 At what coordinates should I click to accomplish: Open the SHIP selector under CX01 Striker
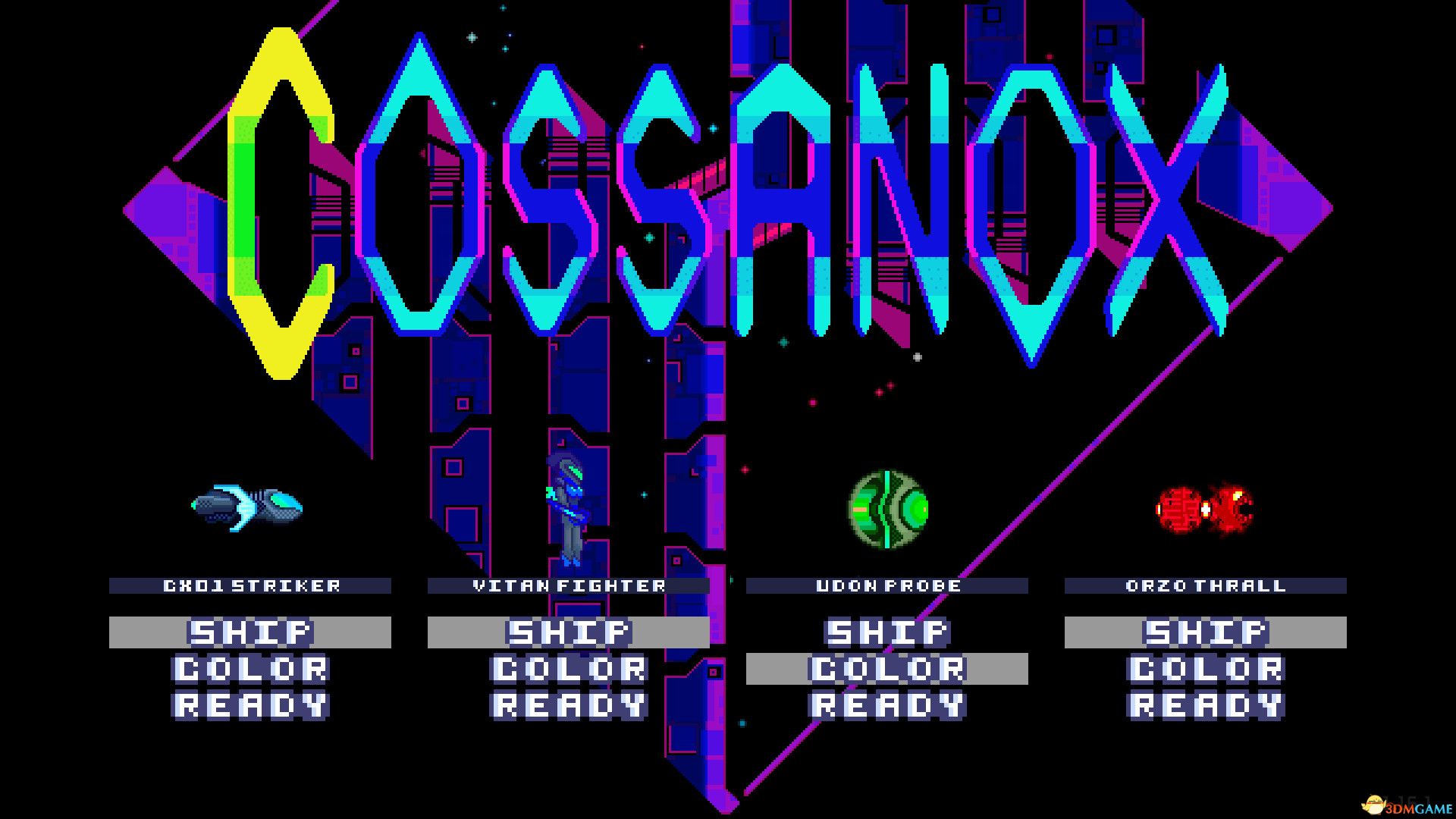tap(250, 630)
